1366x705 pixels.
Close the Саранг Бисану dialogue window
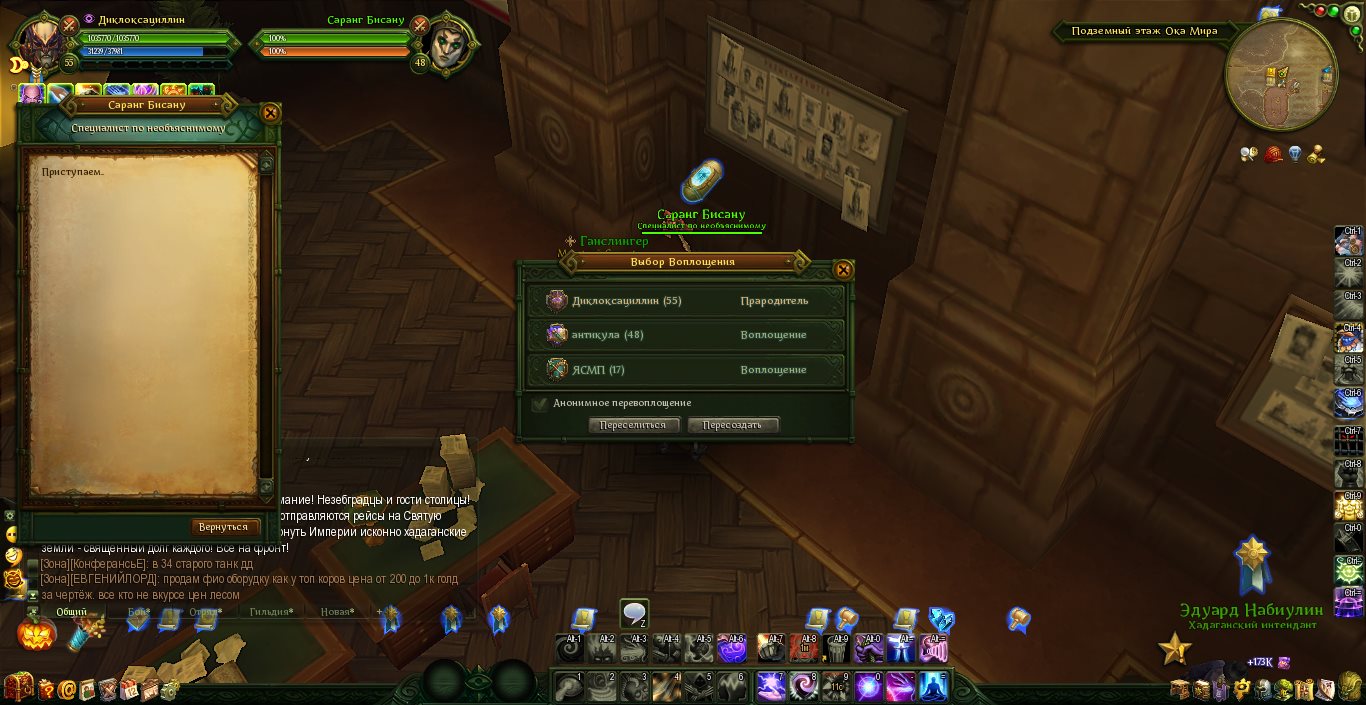(x=269, y=113)
